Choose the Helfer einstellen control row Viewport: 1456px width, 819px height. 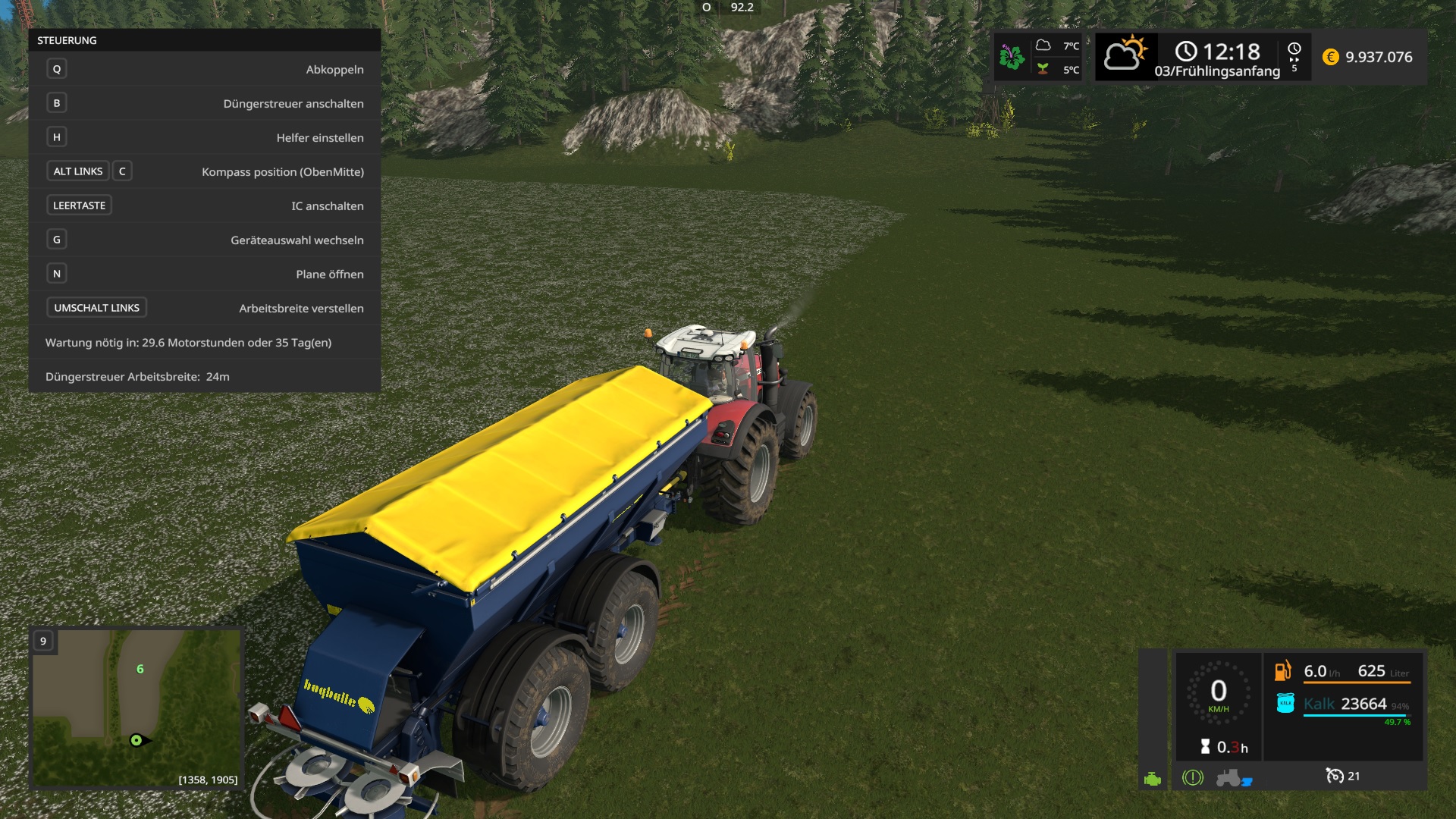205,137
